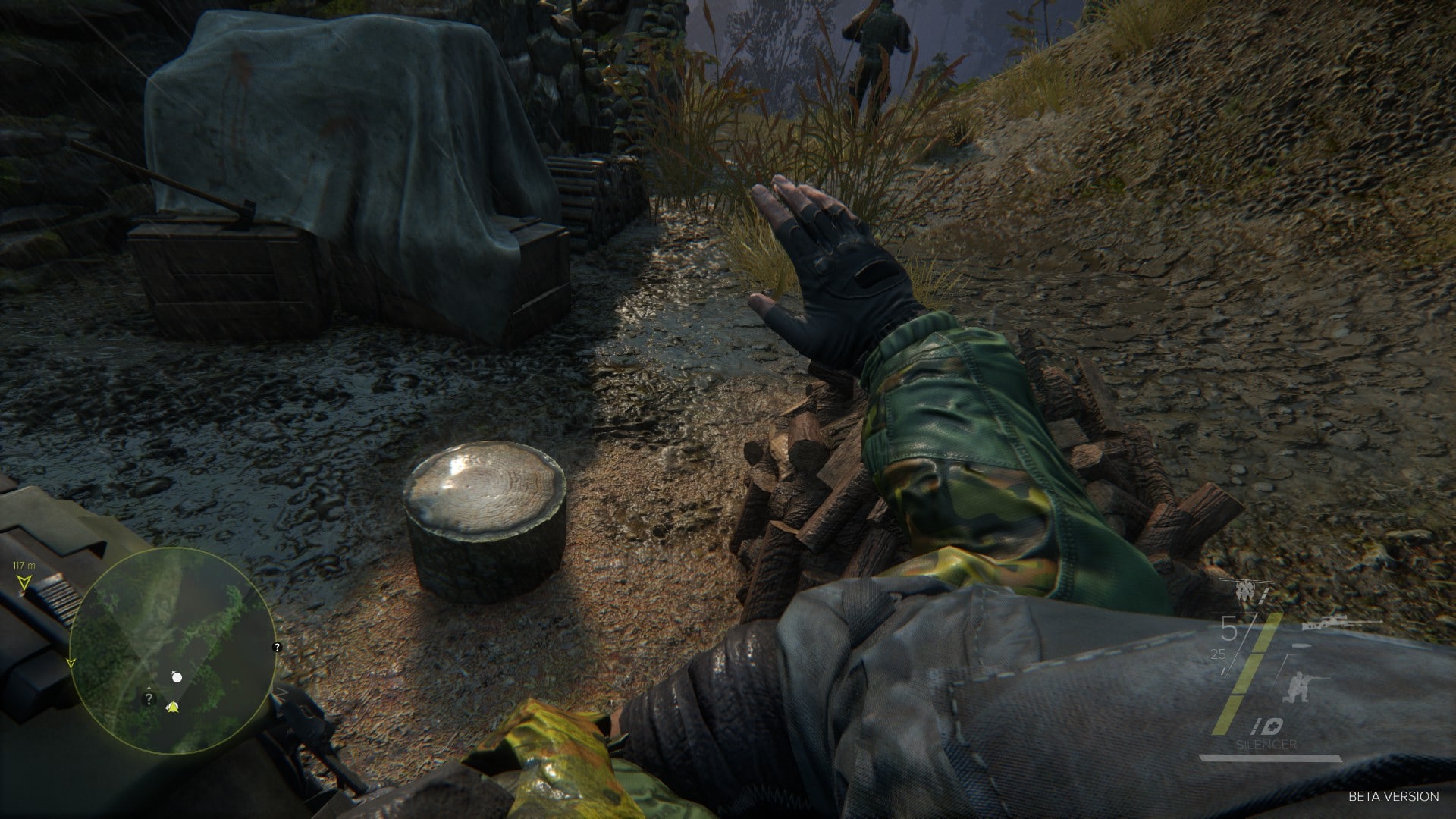Viewport: 1456px width, 819px height.
Task: Select the white dot marker on the minimap
Action: point(177,677)
